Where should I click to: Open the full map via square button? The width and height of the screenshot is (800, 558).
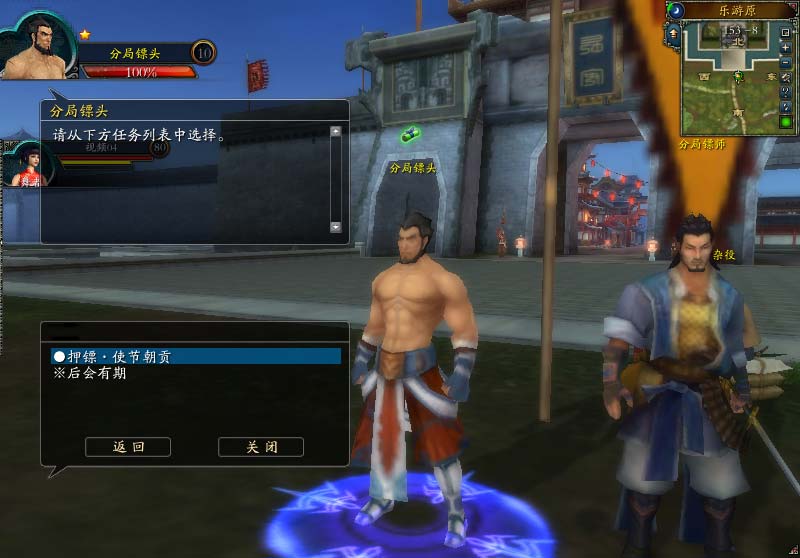click(785, 33)
